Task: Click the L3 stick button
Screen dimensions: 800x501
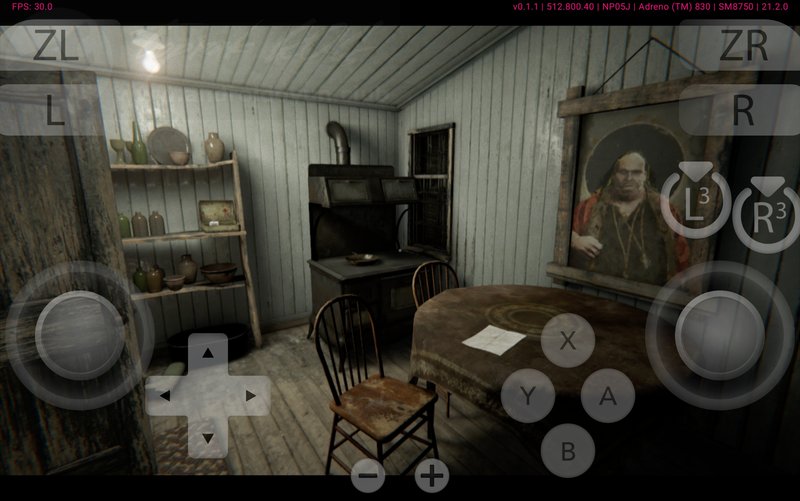Action: click(x=695, y=205)
